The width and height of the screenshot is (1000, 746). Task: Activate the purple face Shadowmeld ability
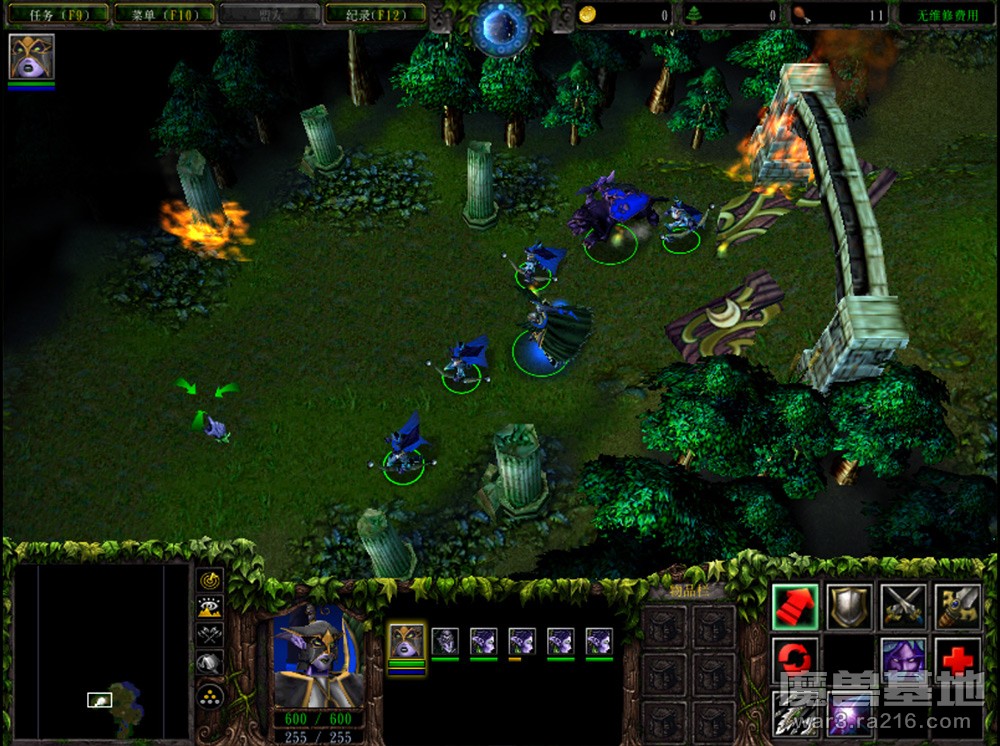(903, 660)
